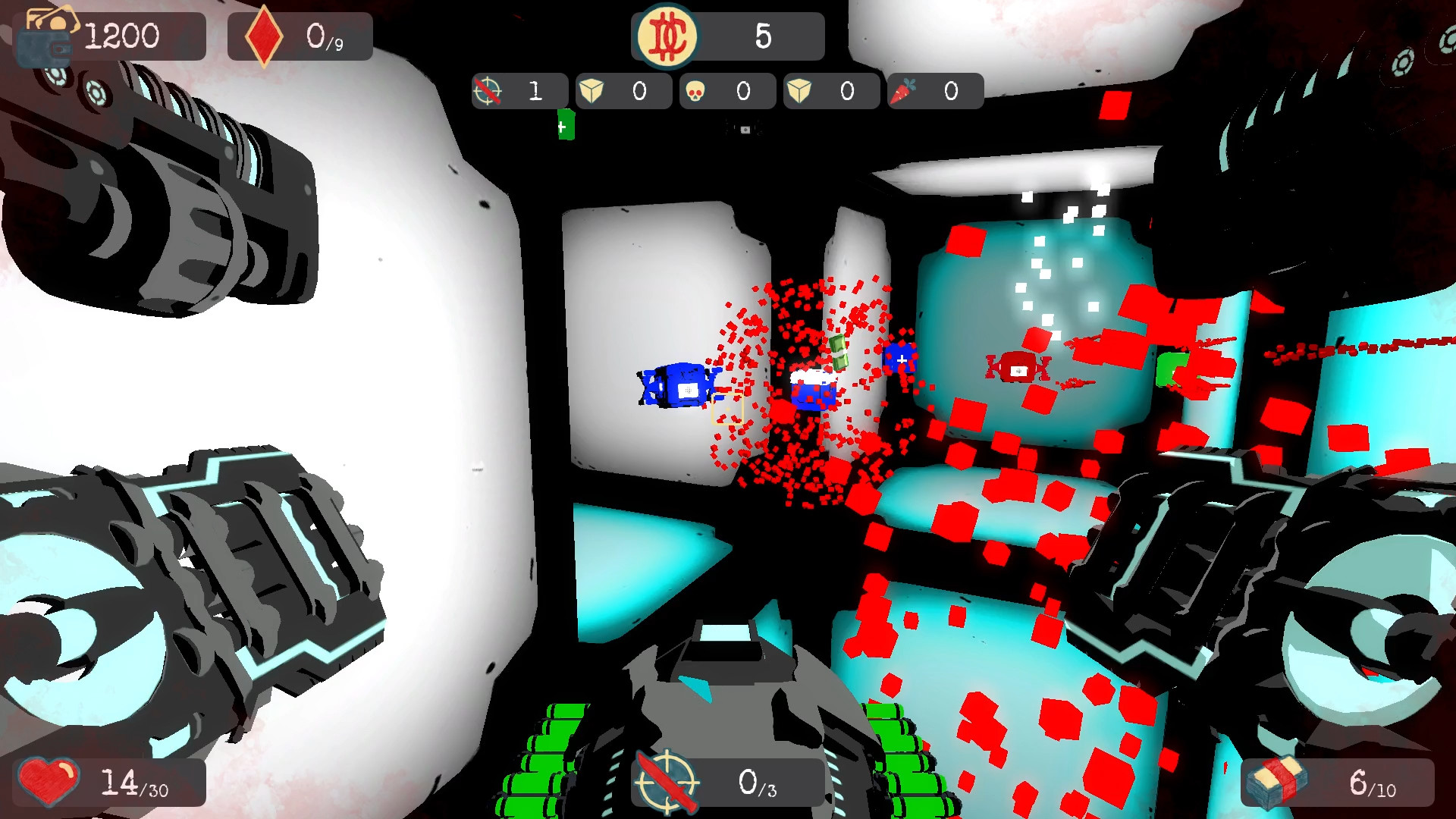Viewport: 1456px width, 819px height.
Task: Click the slashed crosshair kill counter icon
Action: [490, 90]
